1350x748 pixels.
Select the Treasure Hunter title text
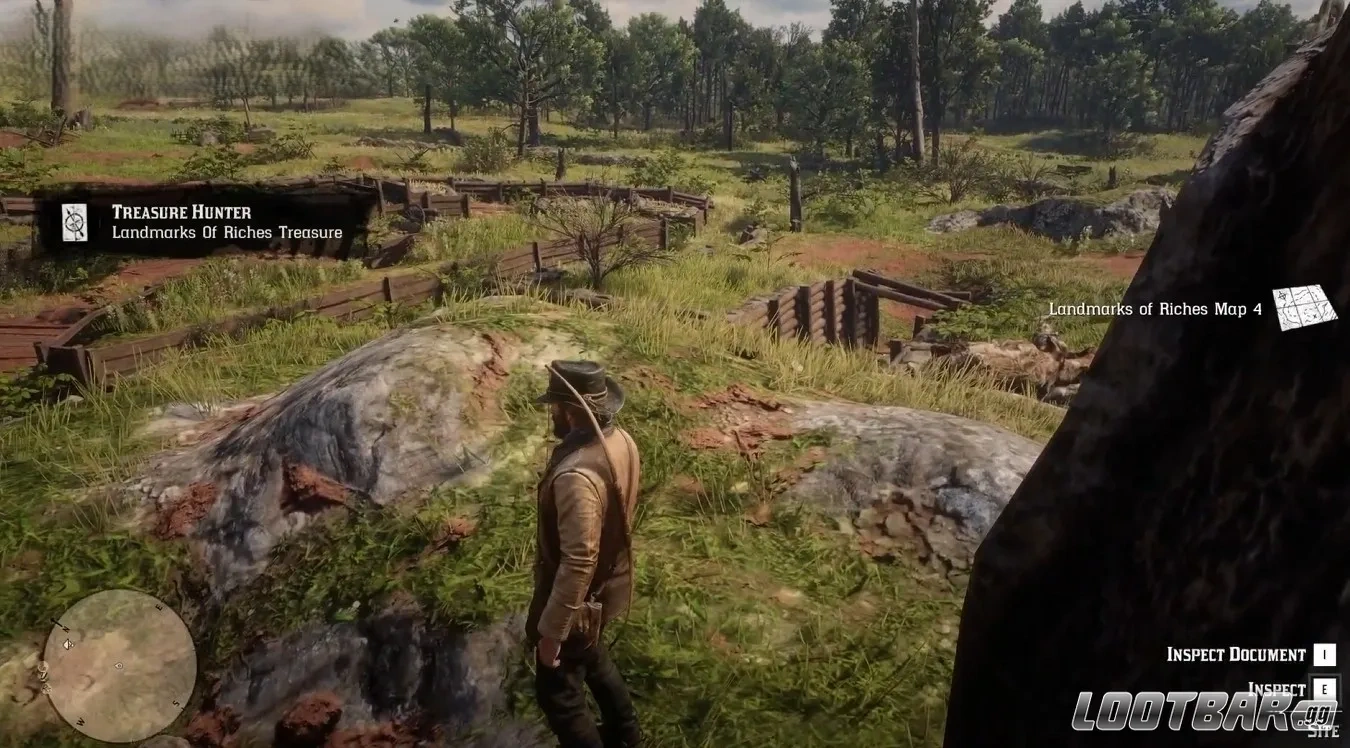[183, 211]
